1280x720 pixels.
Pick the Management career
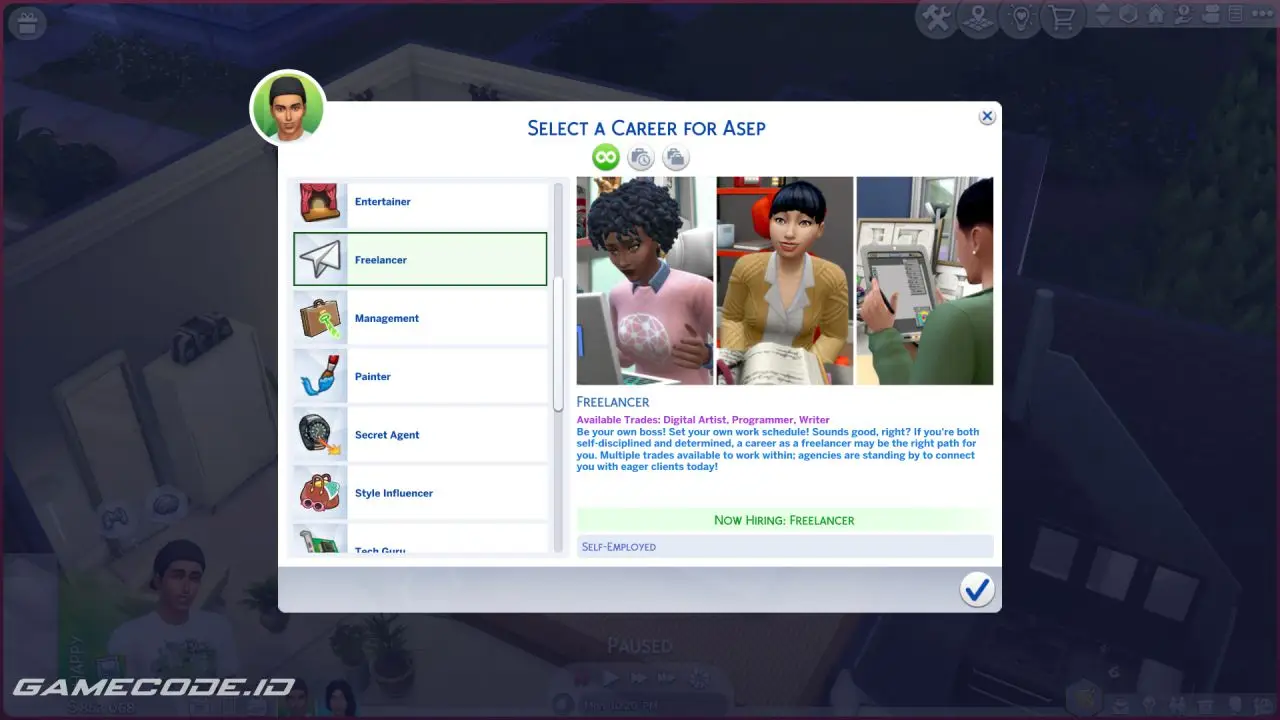point(420,318)
